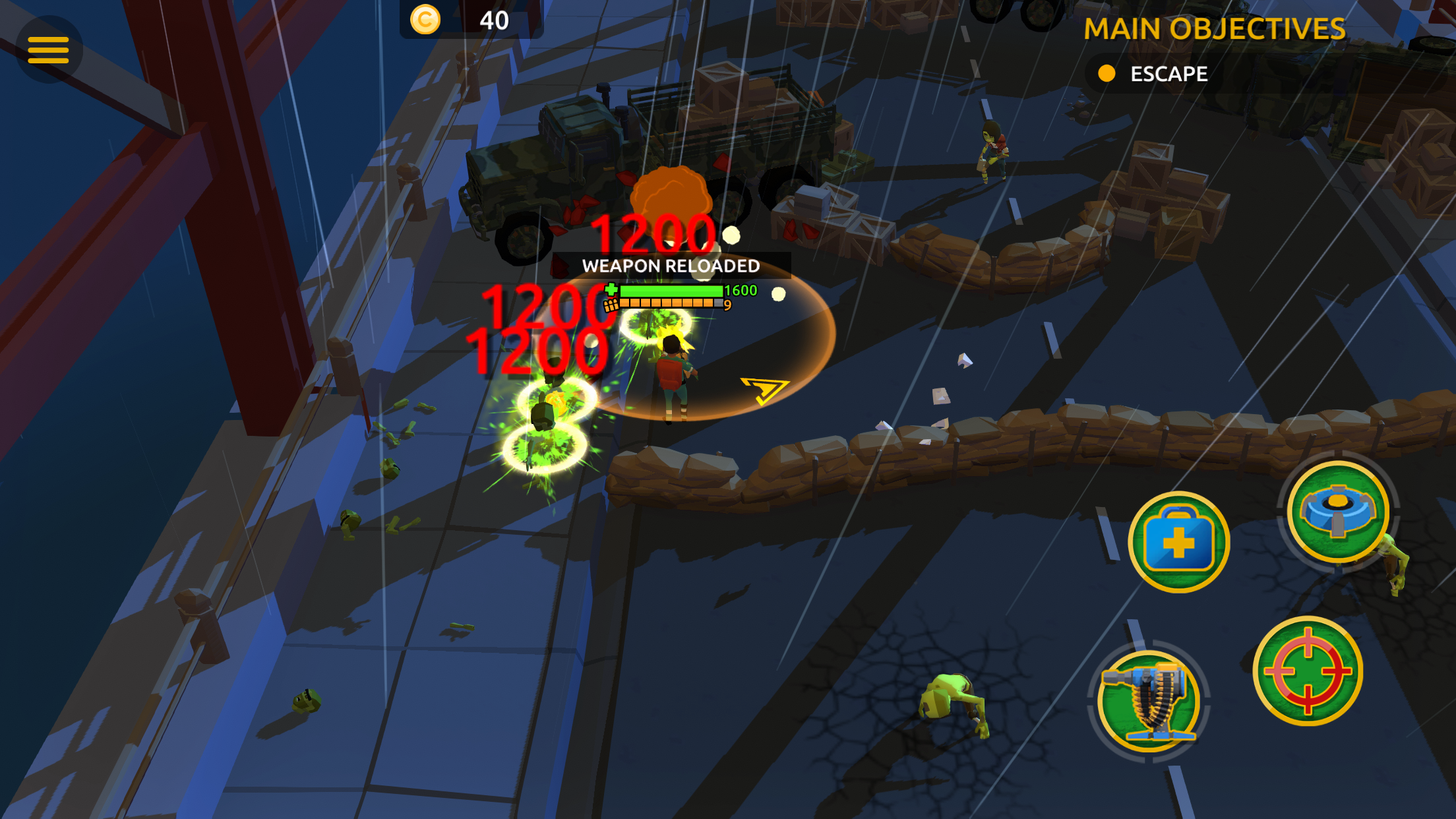
Task: Select the green plus health icon
Action: click(x=610, y=289)
